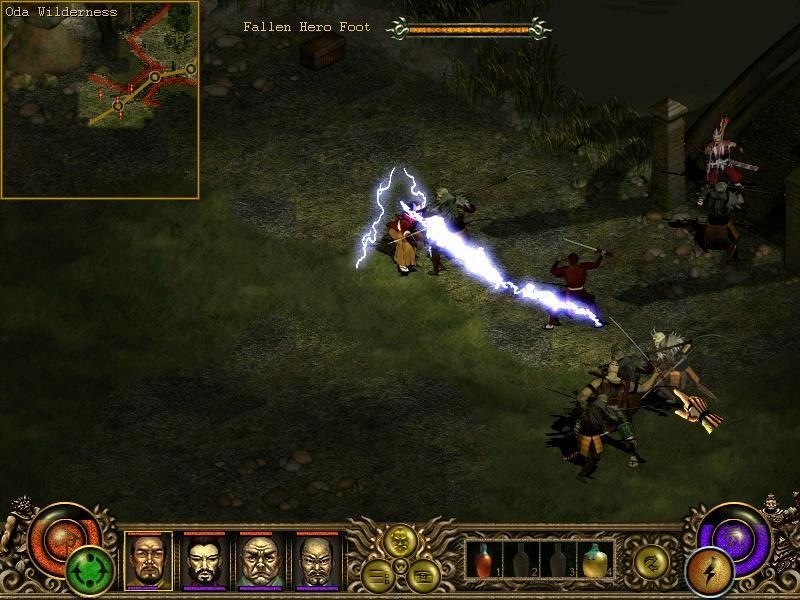Select the first hero portrait with gold frame
The height and width of the screenshot is (600, 800).
[148, 559]
